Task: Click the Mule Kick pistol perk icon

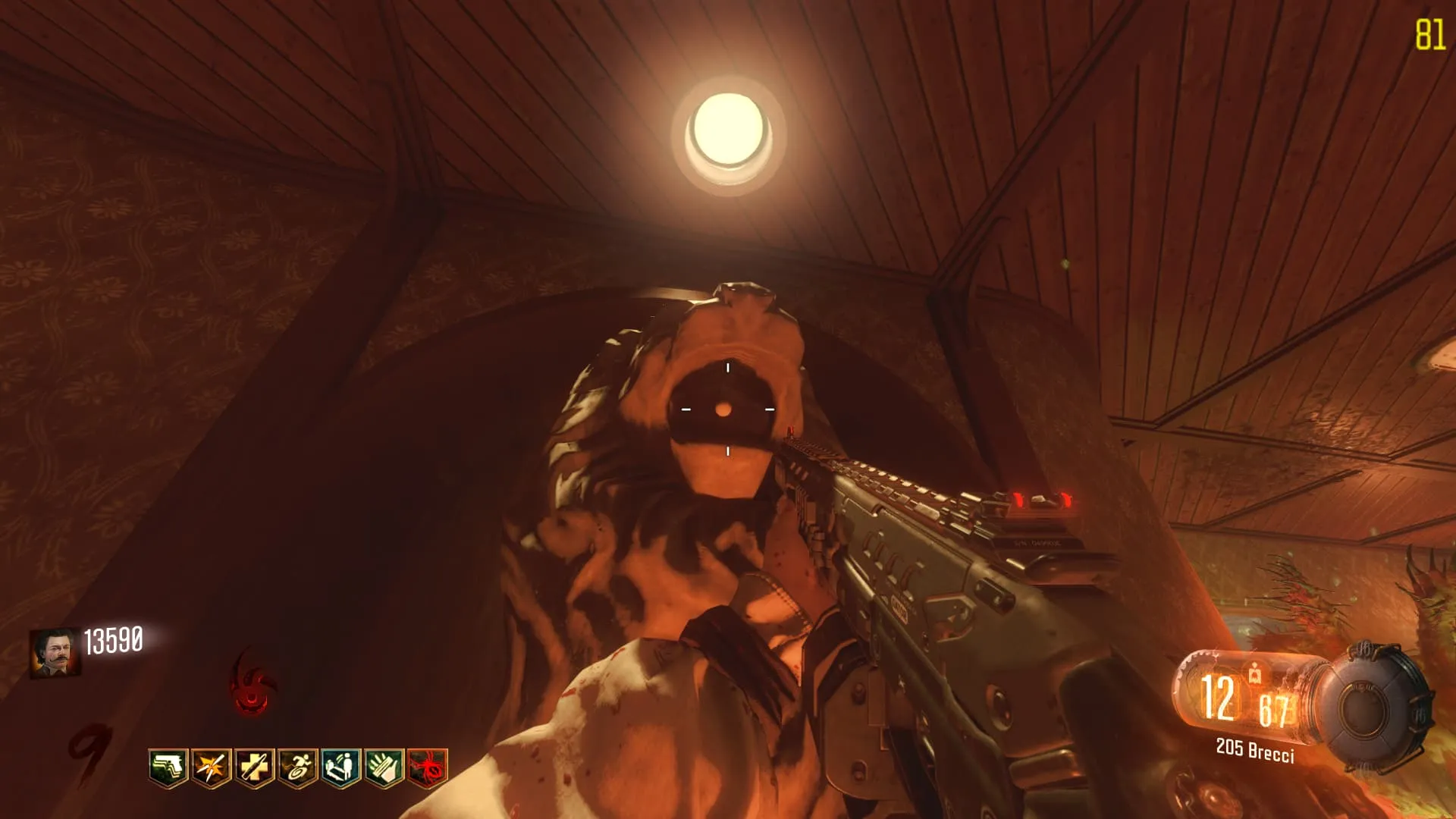Action: [x=168, y=768]
